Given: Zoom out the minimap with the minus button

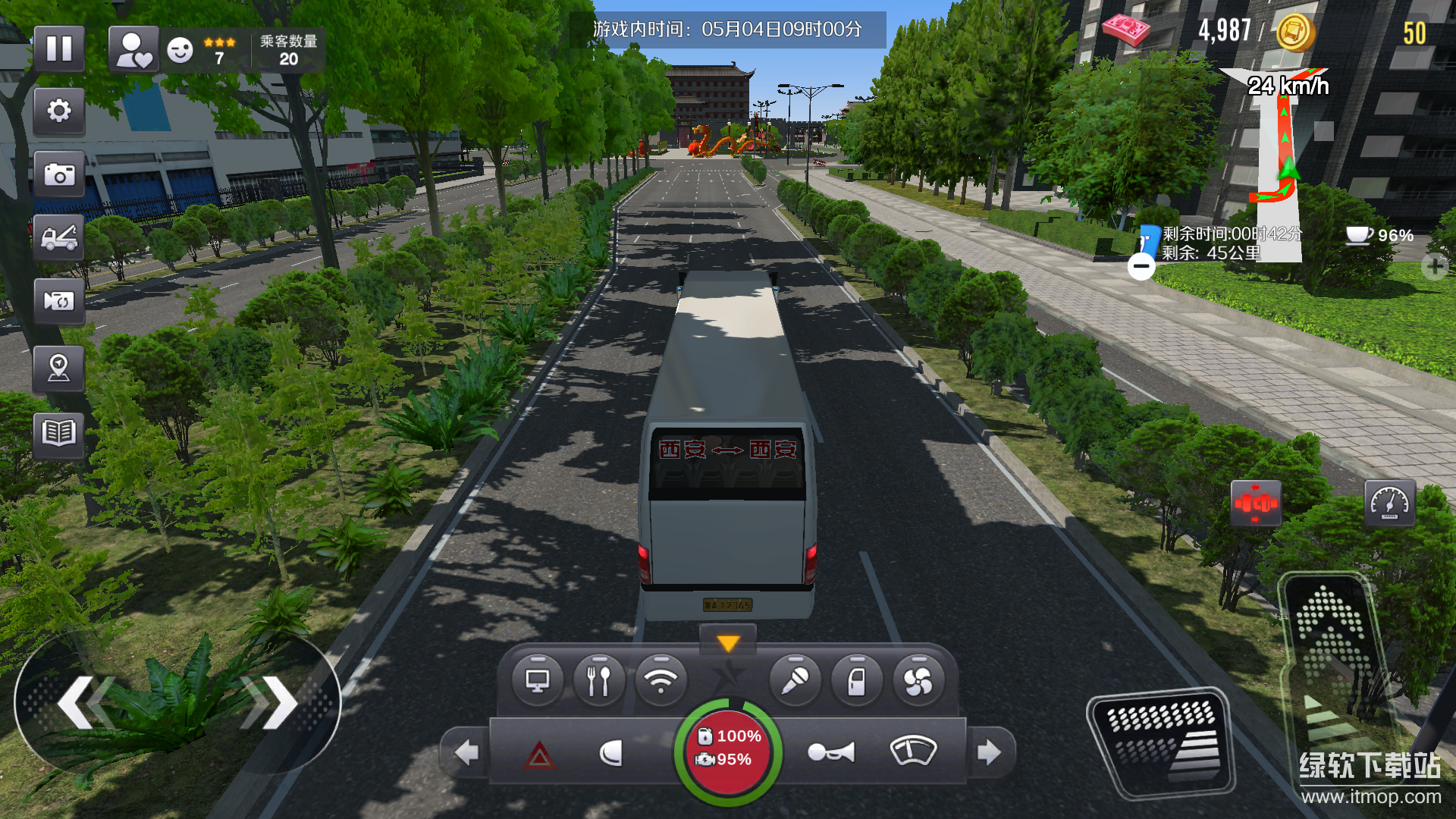Looking at the screenshot, I should coord(1141,266).
